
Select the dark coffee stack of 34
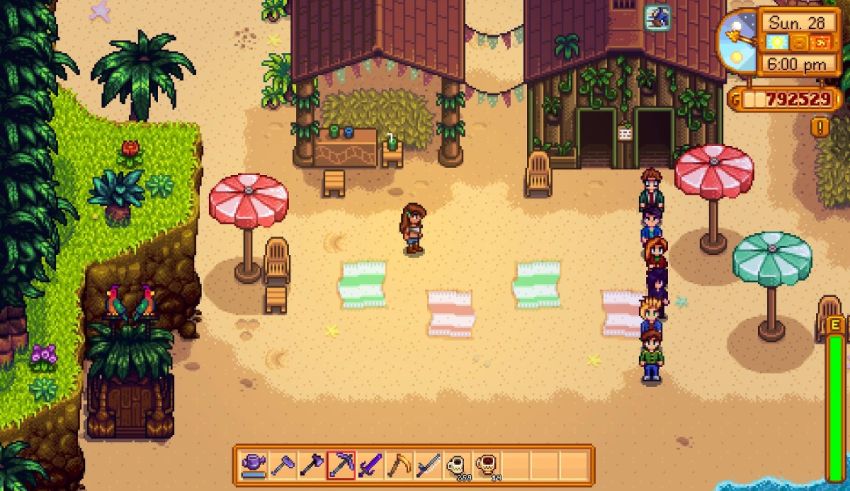tap(486, 464)
